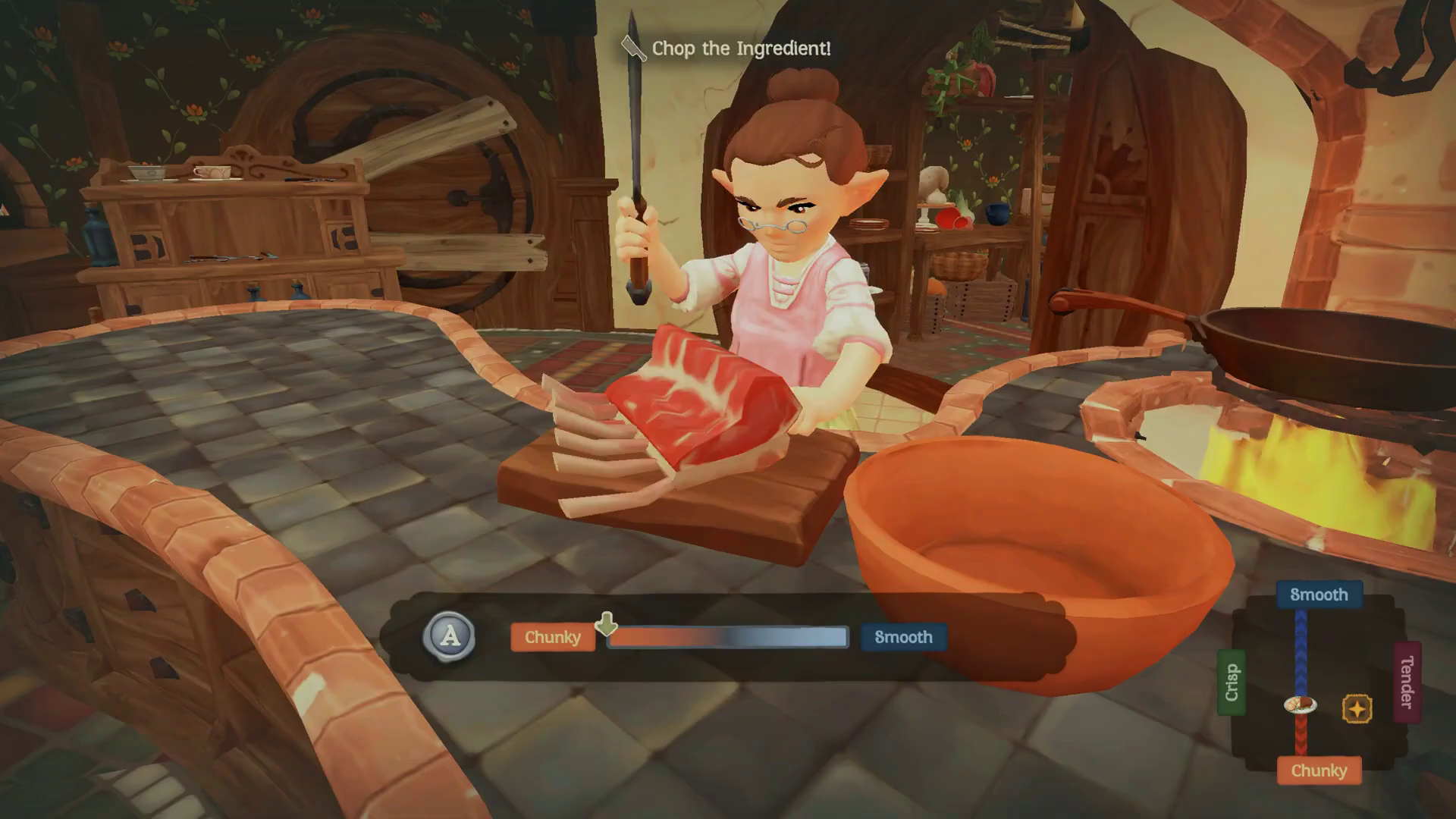Image resolution: width=1456 pixels, height=819 pixels.
Task: Click the teacup on the hutch shelf
Action: click(214, 171)
